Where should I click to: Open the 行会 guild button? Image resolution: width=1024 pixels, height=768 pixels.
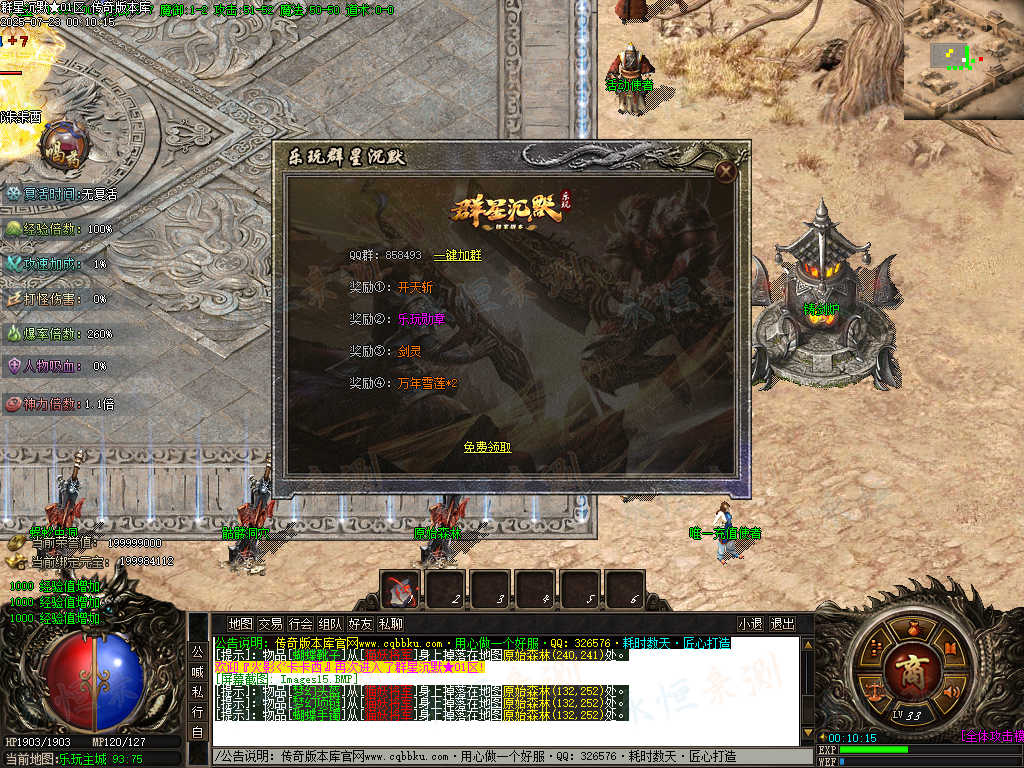point(300,624)
